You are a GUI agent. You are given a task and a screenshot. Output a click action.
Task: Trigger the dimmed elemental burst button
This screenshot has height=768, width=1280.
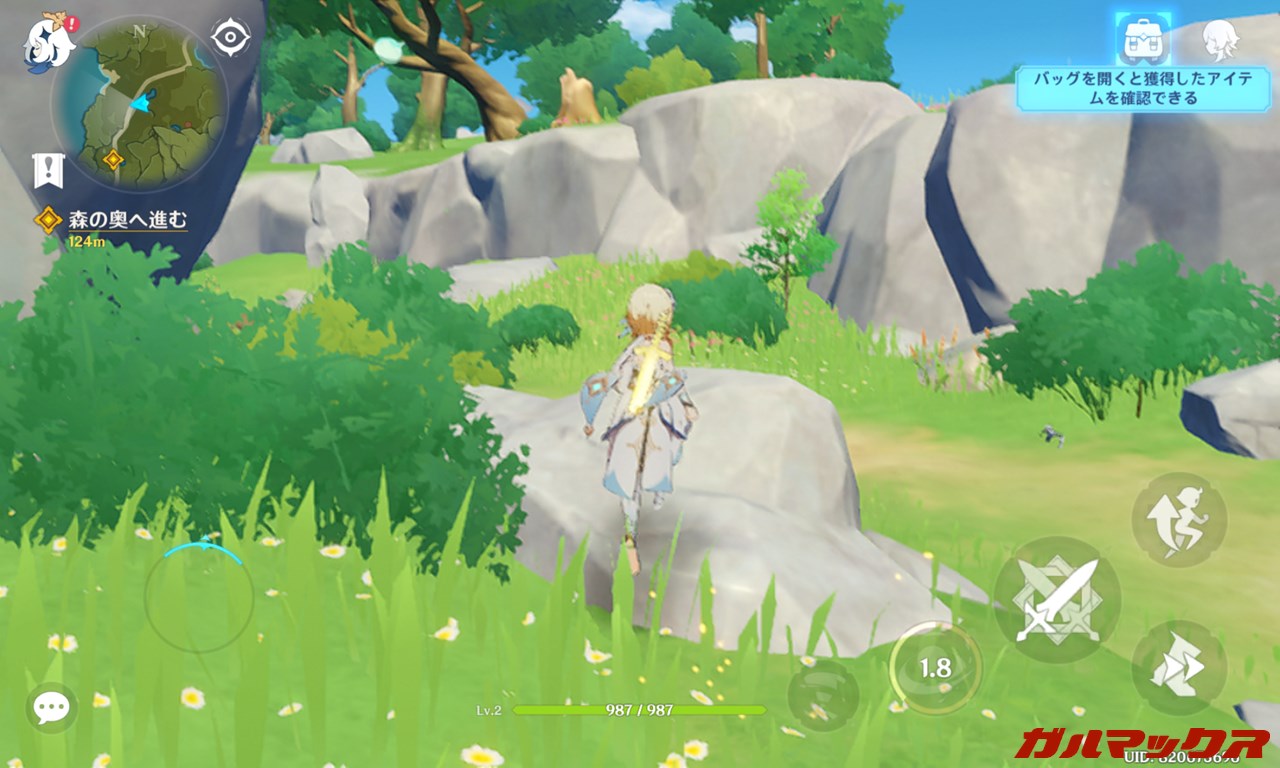(x=823, y=695)
